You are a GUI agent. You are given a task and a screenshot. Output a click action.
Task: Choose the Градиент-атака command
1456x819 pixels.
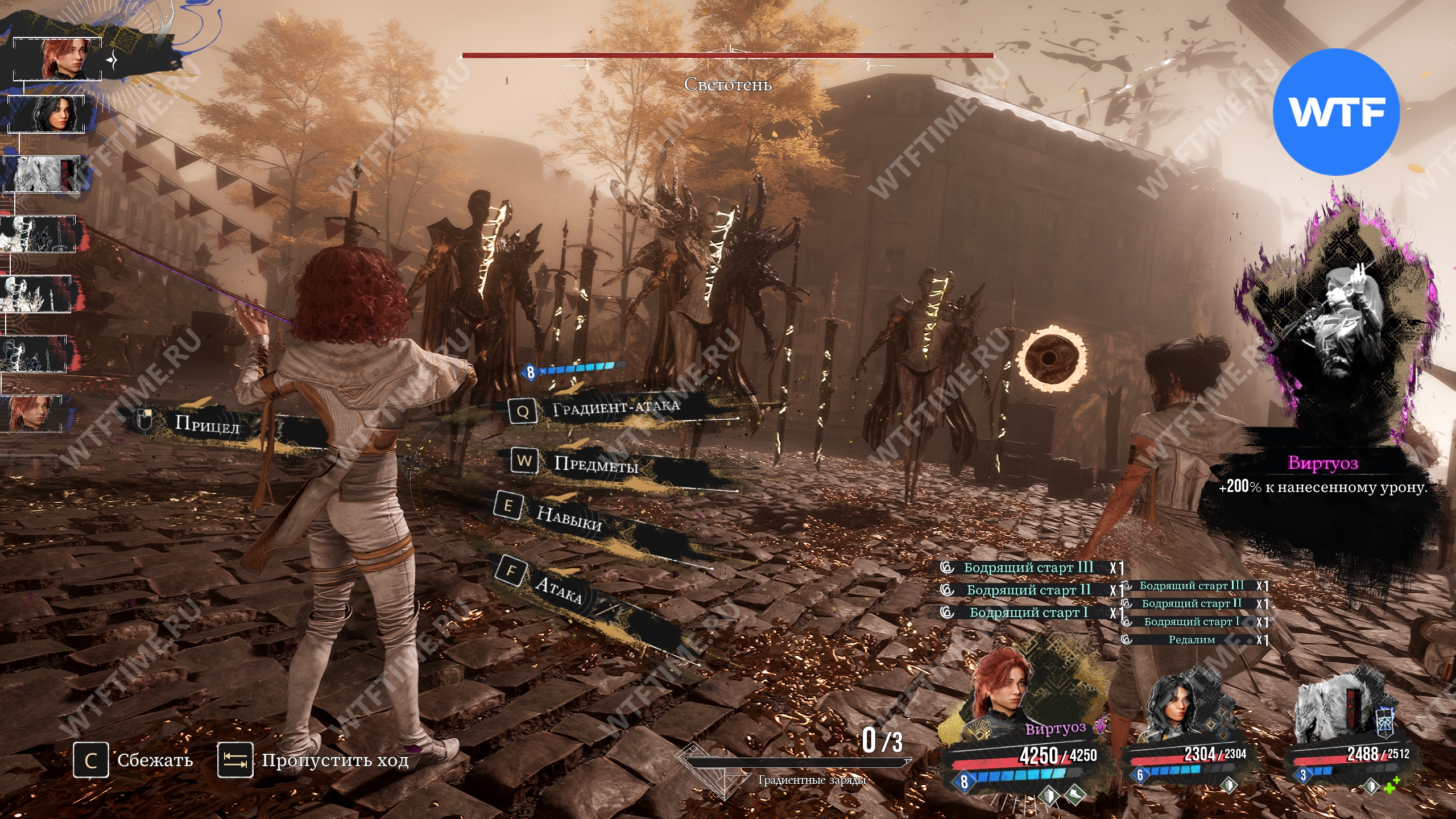615,407
